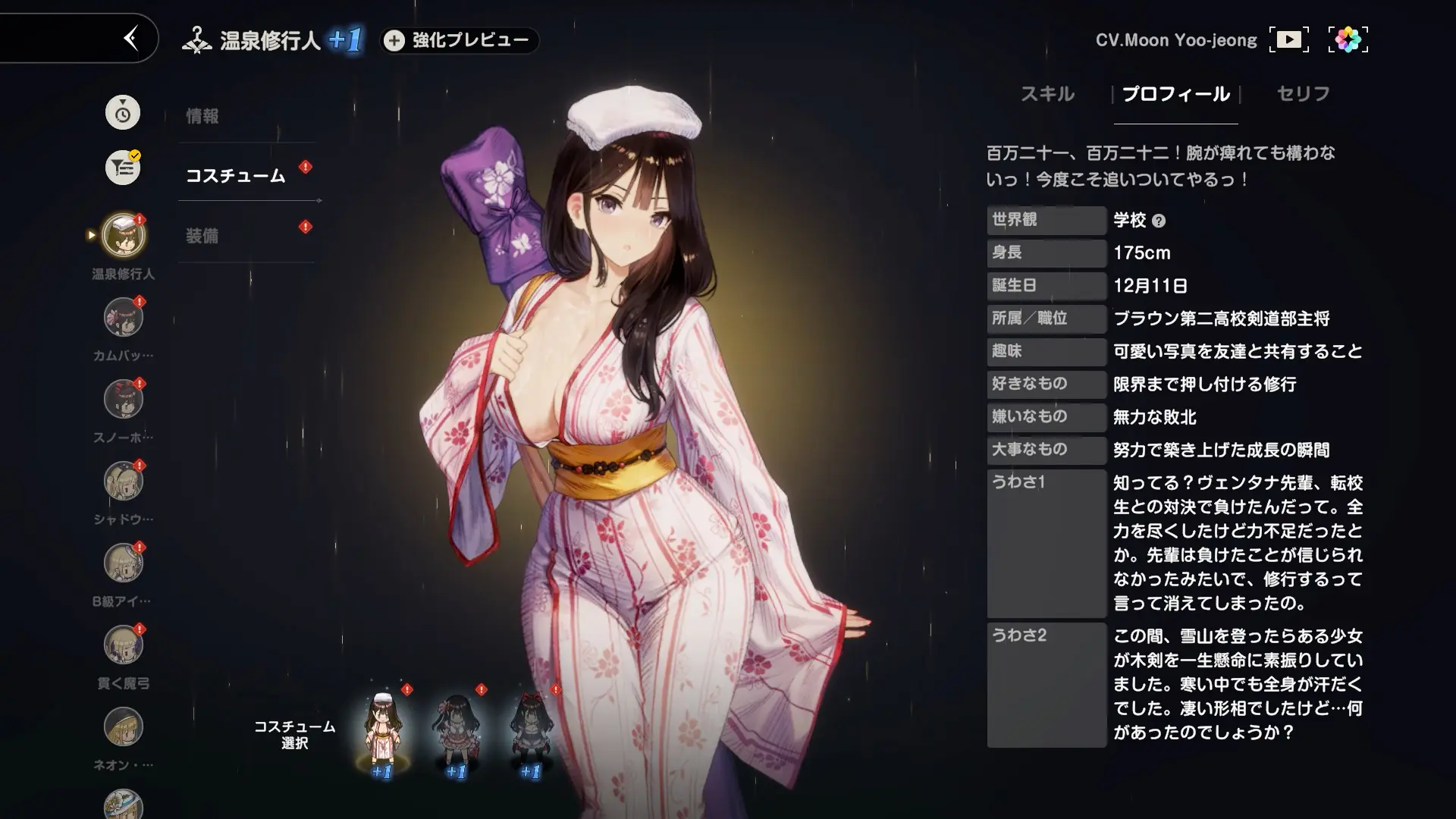Go back with the arrow button
1456x819 pixels.
tap(130, 38)
